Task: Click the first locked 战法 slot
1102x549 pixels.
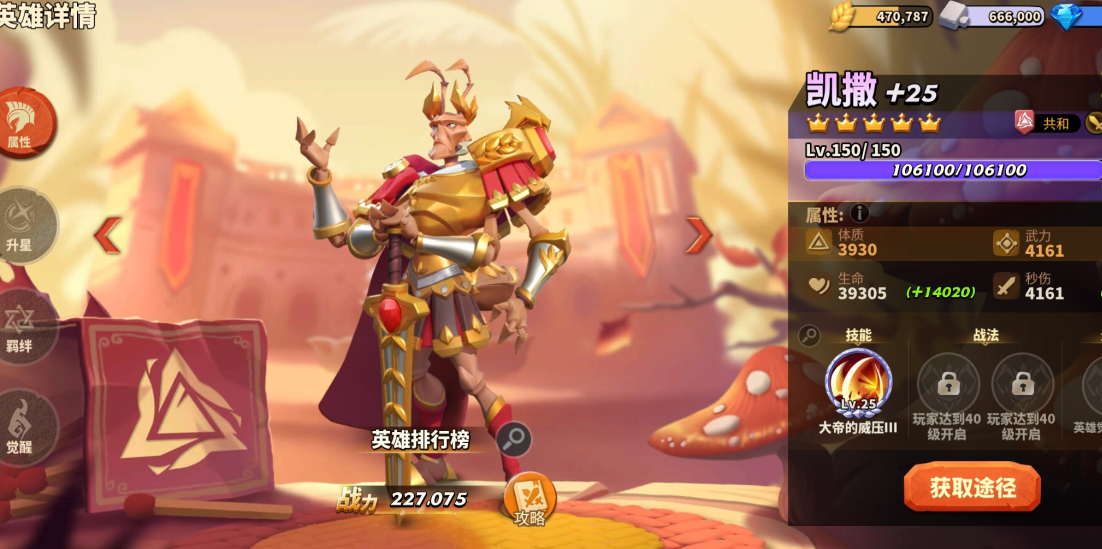Action: [x=948, y=383]
